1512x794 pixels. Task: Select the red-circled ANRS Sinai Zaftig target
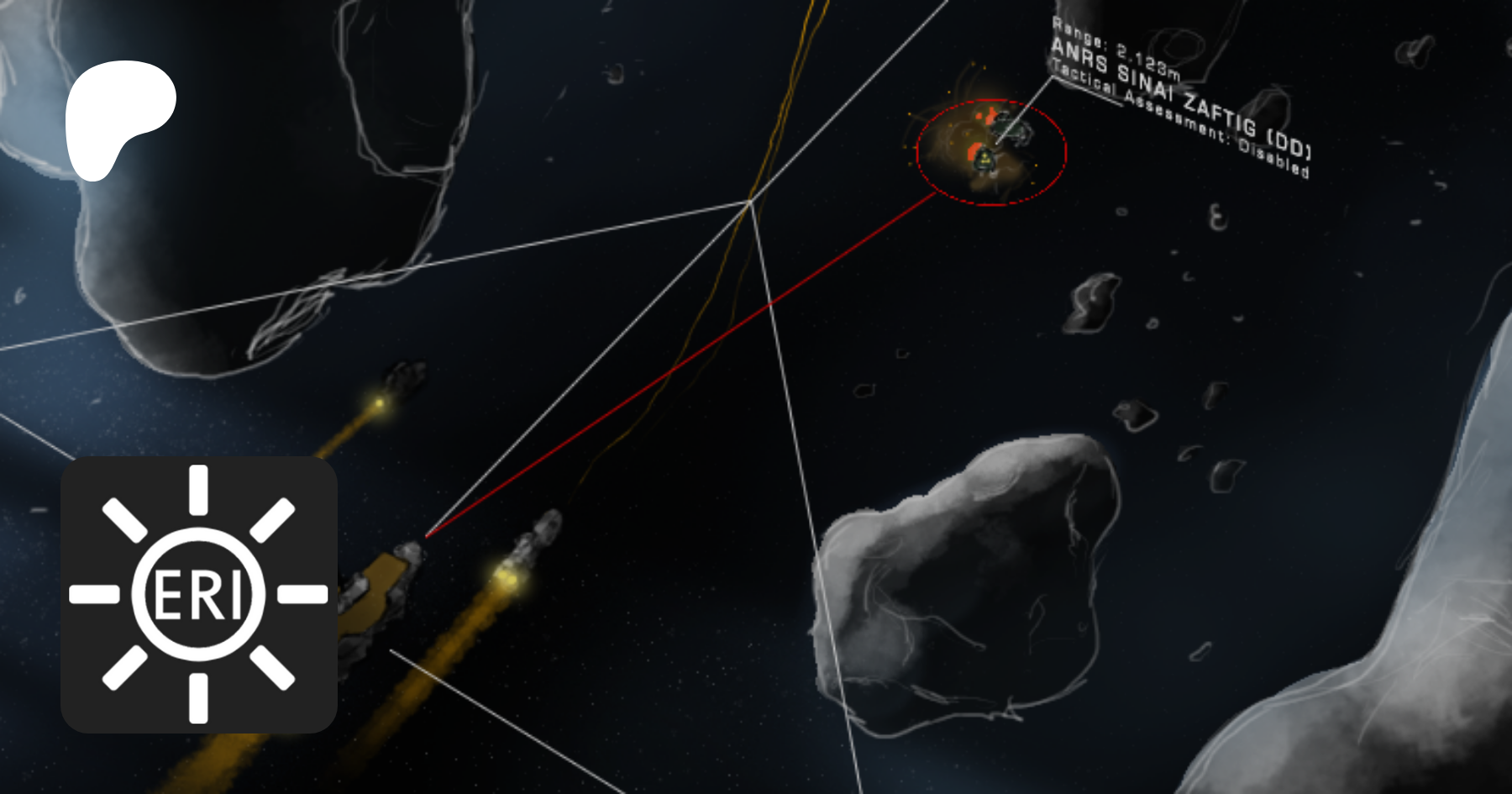click(x=990, y=152)
